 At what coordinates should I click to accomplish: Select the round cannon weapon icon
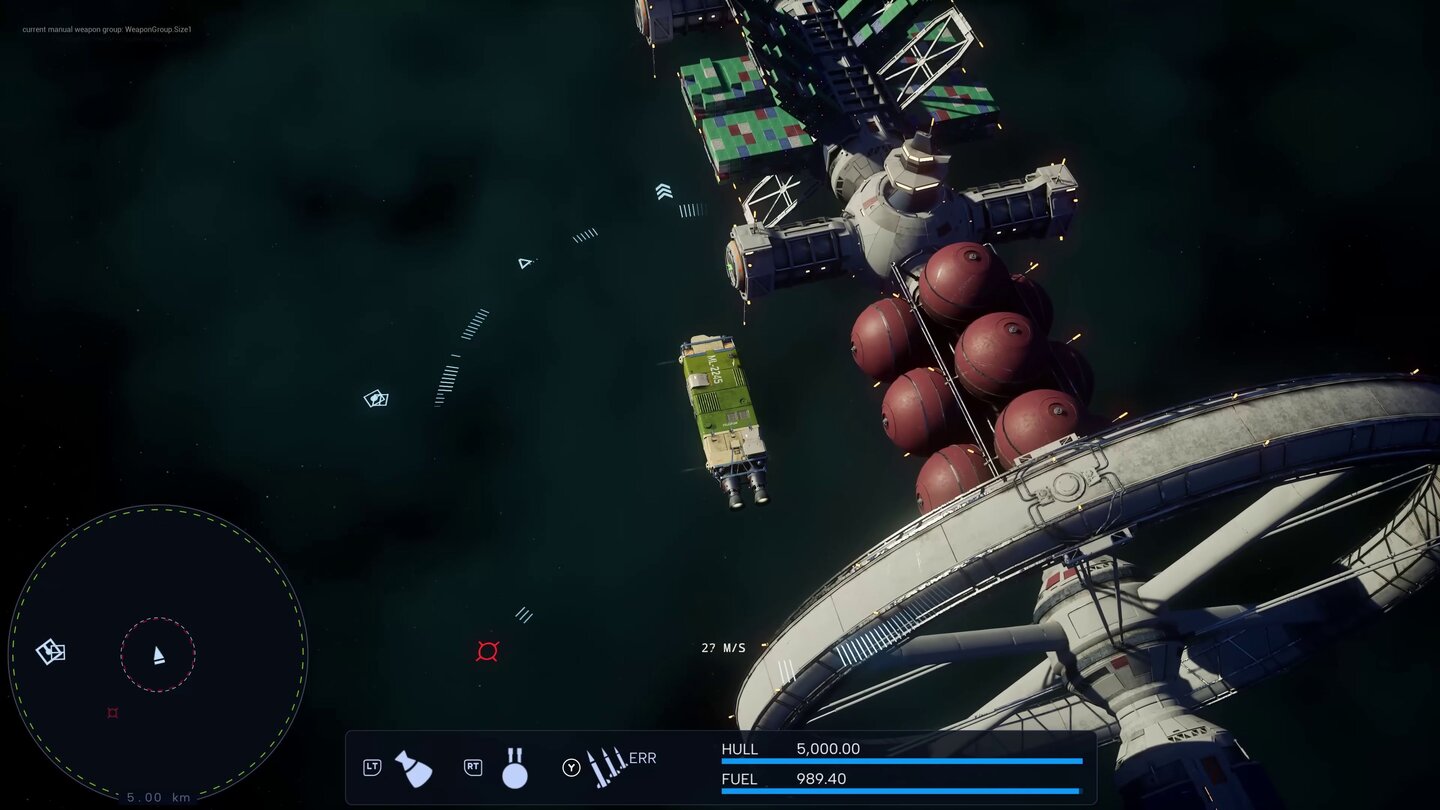pyautogui.click(x=514, y=768)
